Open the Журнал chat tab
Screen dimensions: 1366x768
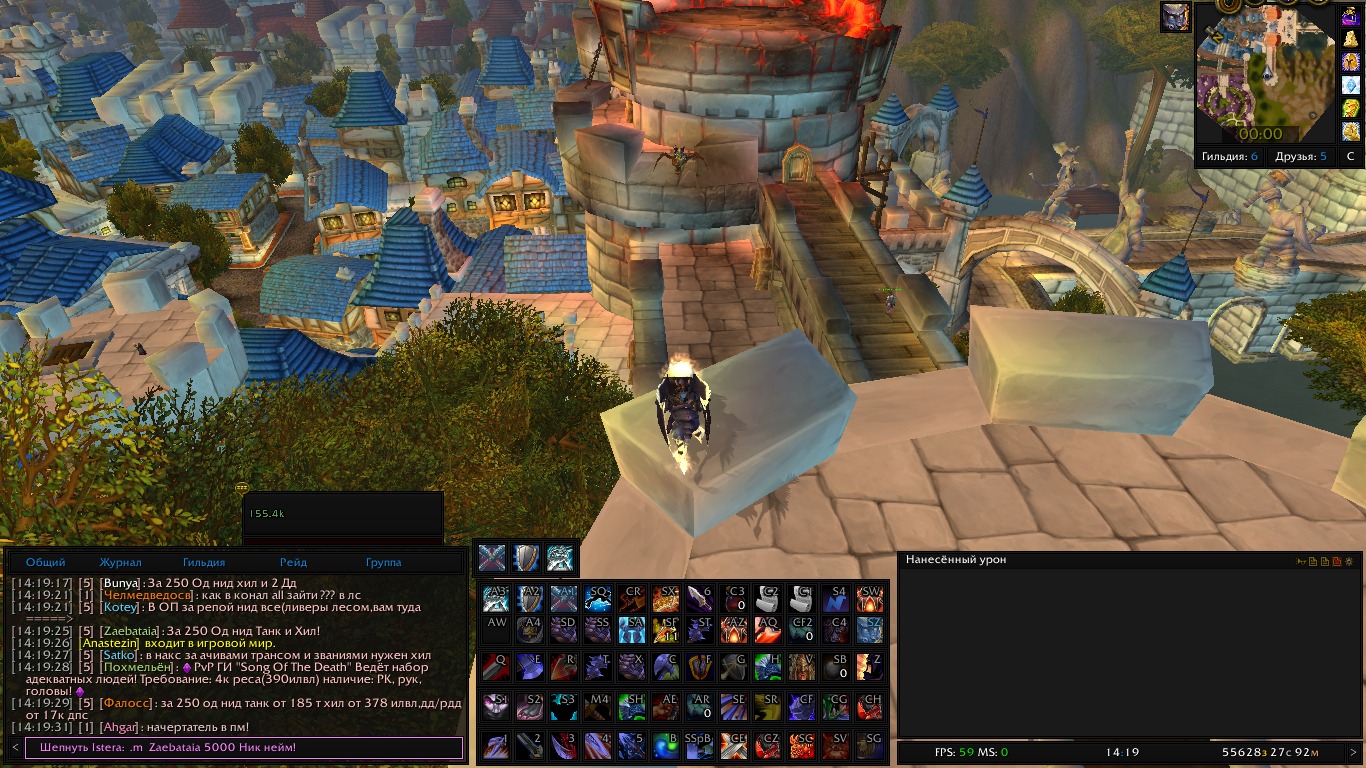(120, 562)
